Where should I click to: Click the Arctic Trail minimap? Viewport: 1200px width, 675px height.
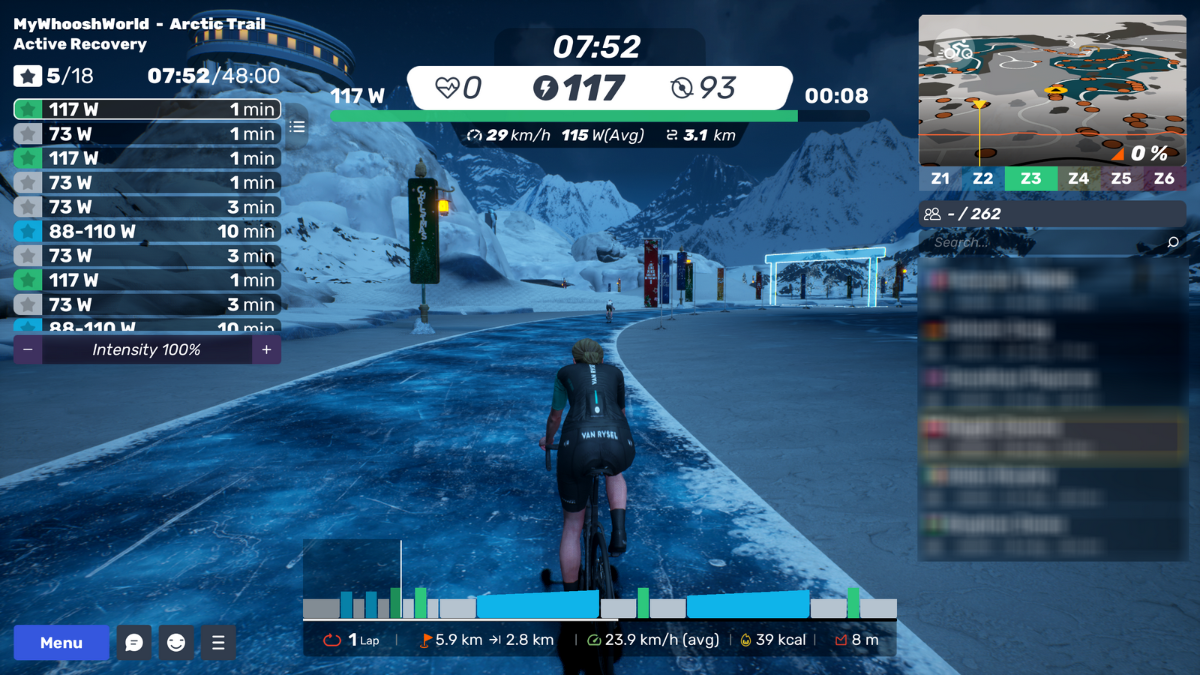[x=1051, y=90]
